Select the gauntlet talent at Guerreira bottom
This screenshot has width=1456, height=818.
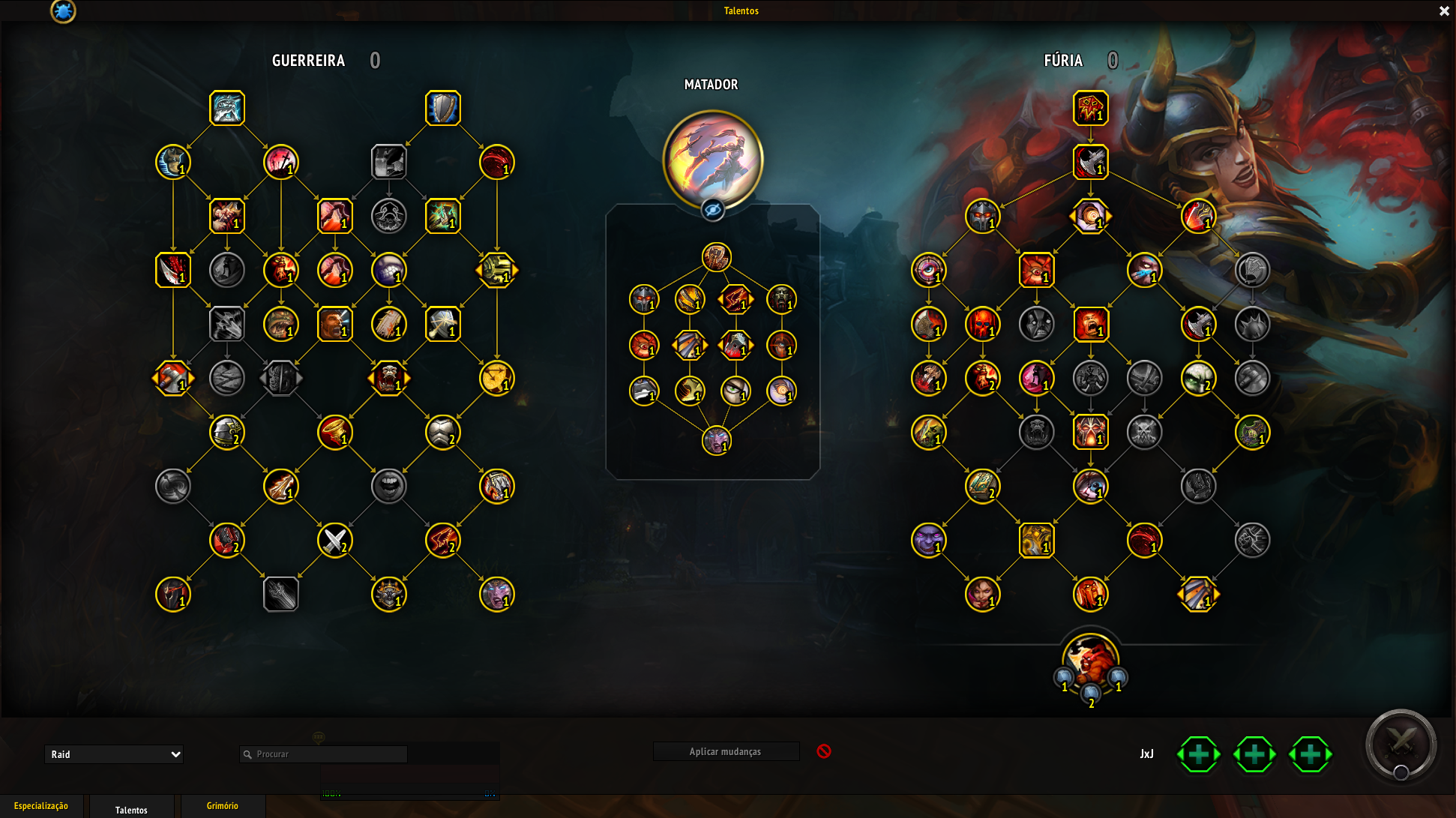[281, 594]
